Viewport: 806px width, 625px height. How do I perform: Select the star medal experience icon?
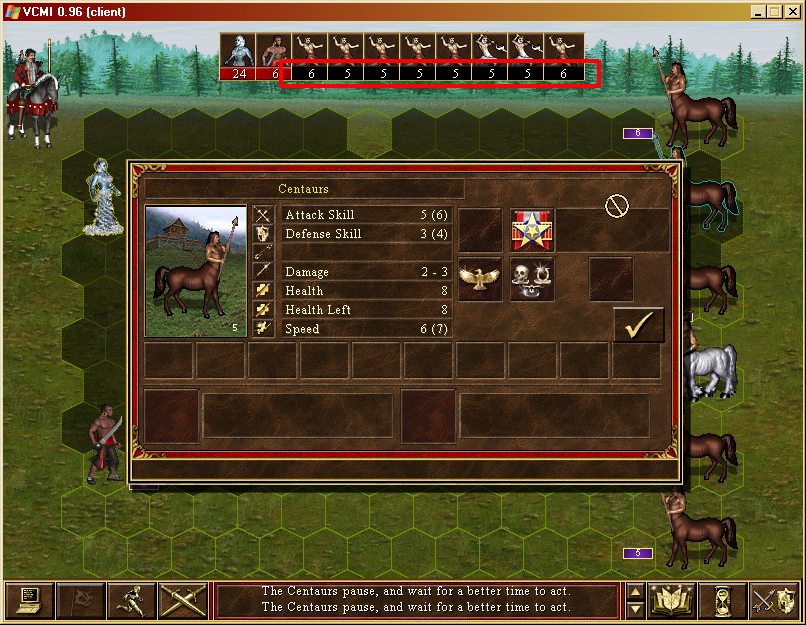(x=532, y=230)
